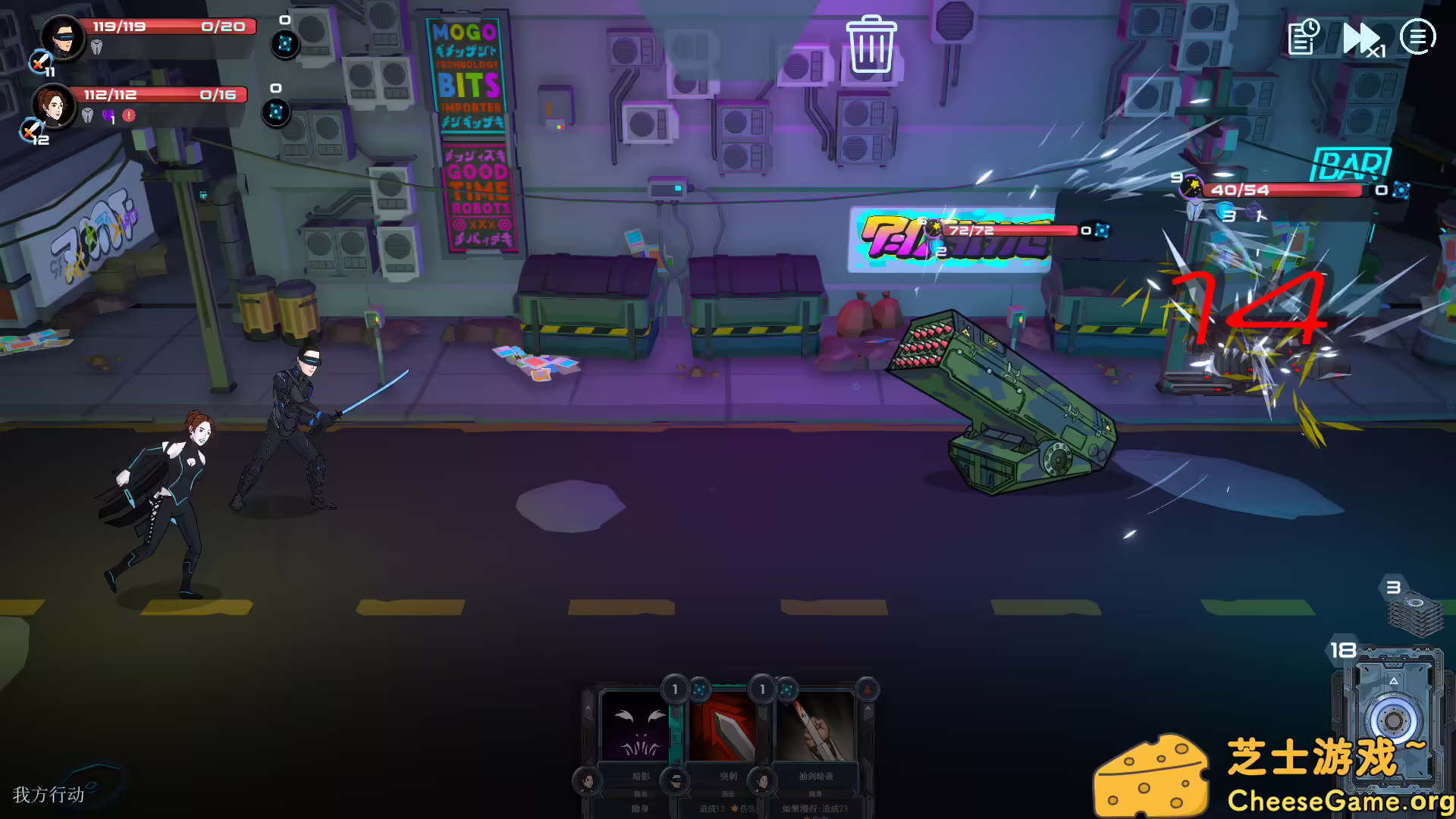Open the circular menu at top right
The width and height of the screenshot is (1456, 819).
point(1419,36)
